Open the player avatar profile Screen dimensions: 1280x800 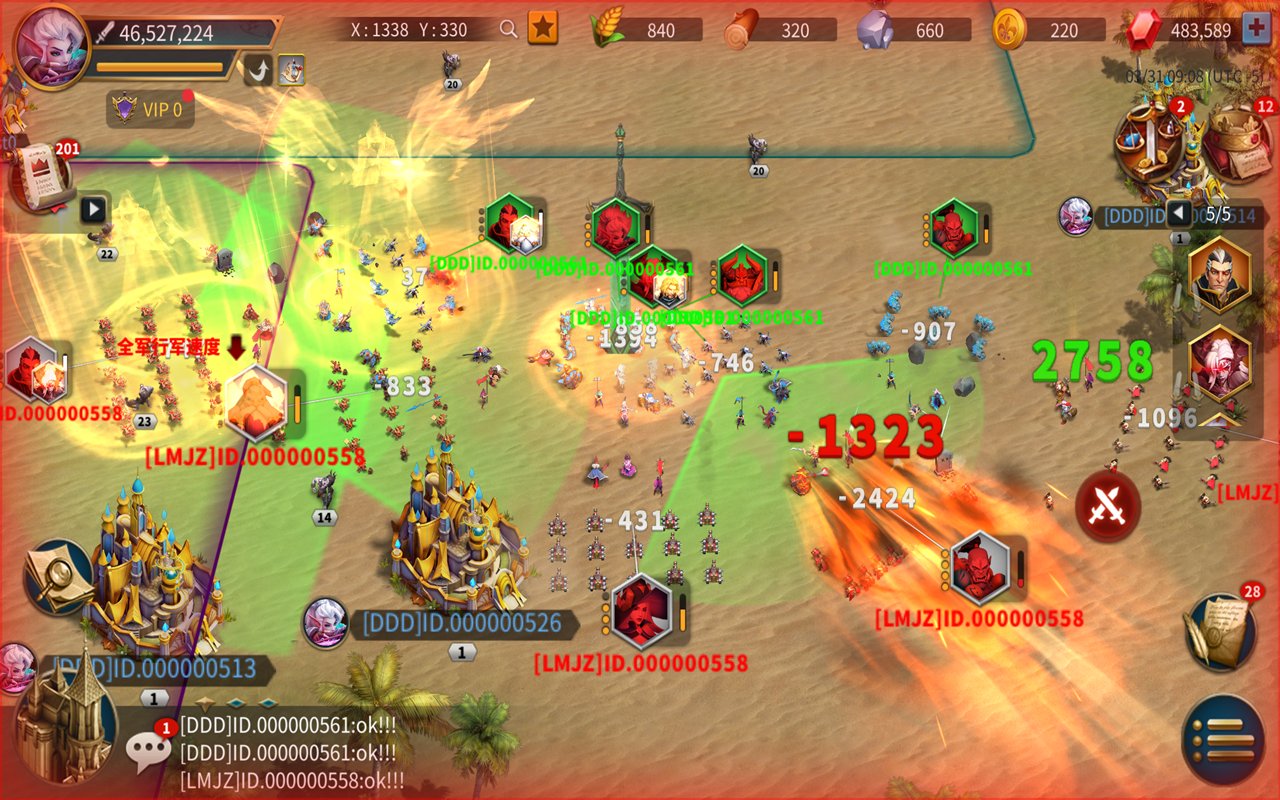(52, 46)
